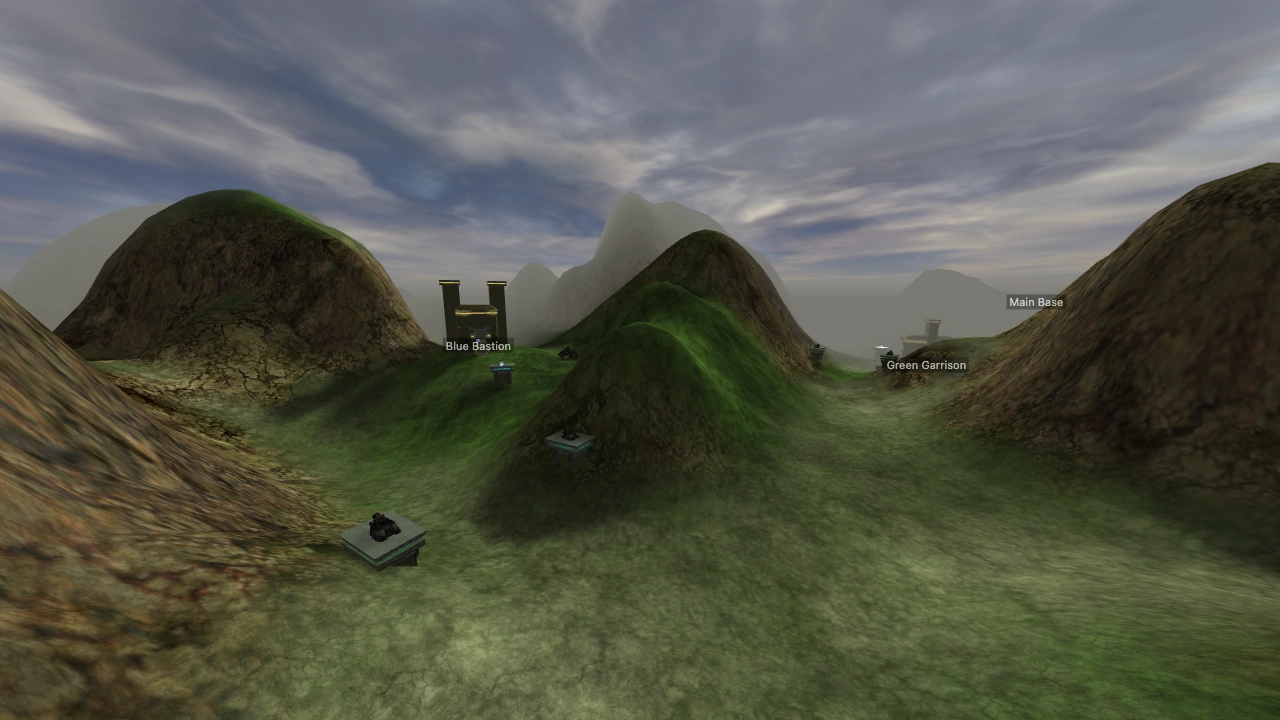Screen dimensions: 1280x720
Task: Expand details for the Main Base location
Action: coord(1036,302)
